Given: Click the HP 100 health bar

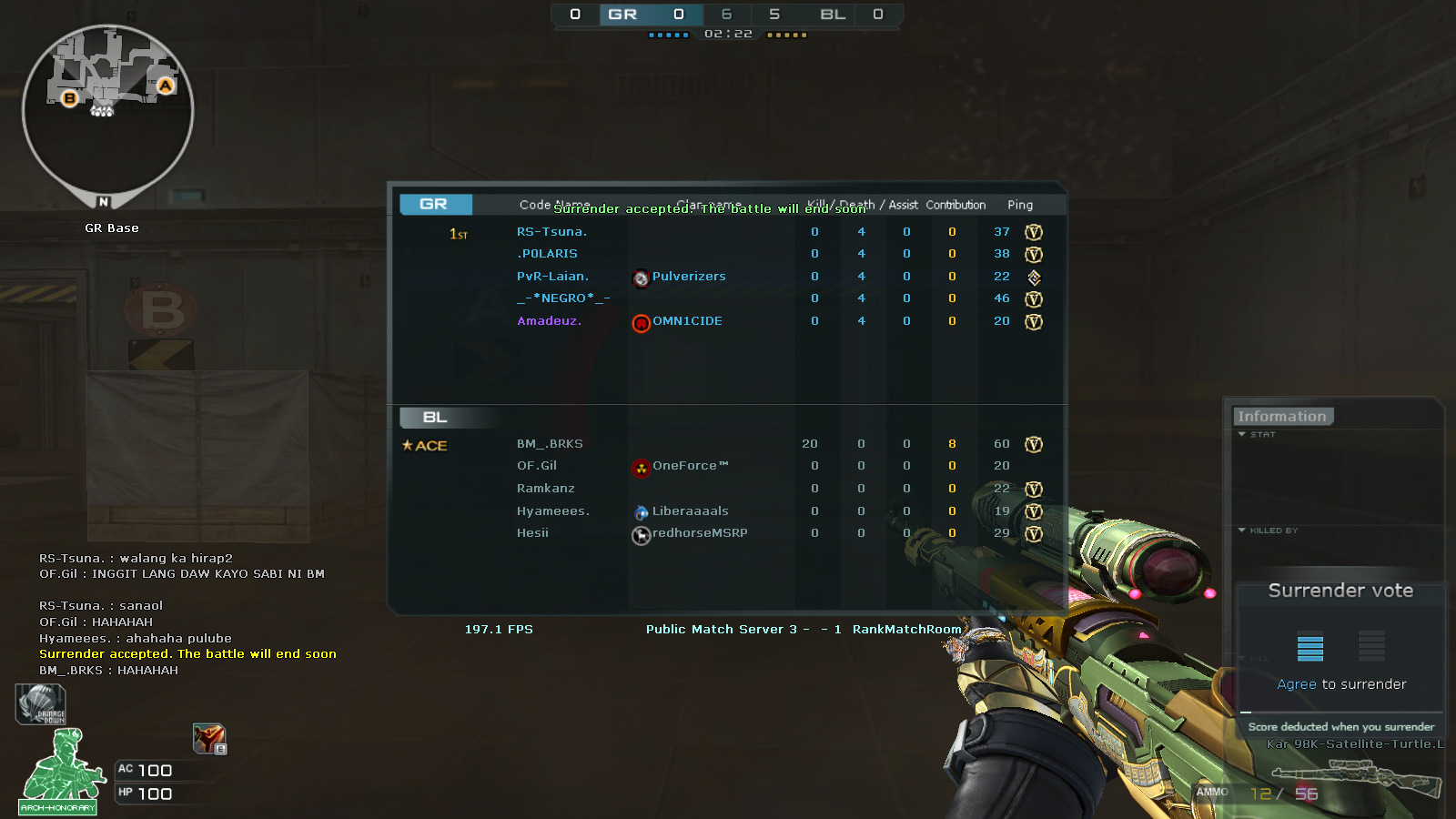Looking at the screenshot, I should pyautogui.click(x=146, y=794).
